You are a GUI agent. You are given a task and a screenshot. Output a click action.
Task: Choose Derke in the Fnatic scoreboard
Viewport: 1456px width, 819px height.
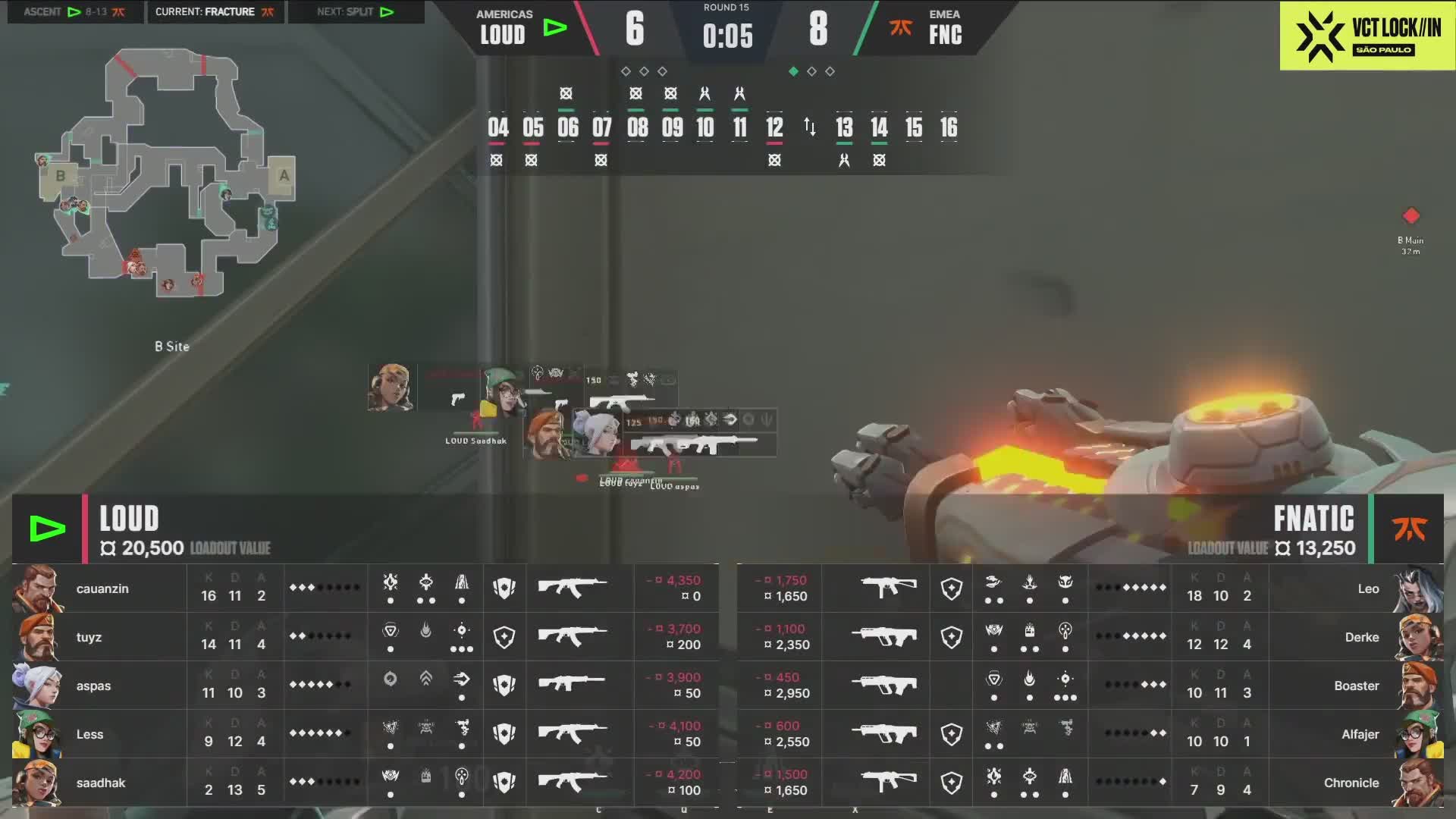1361,637
